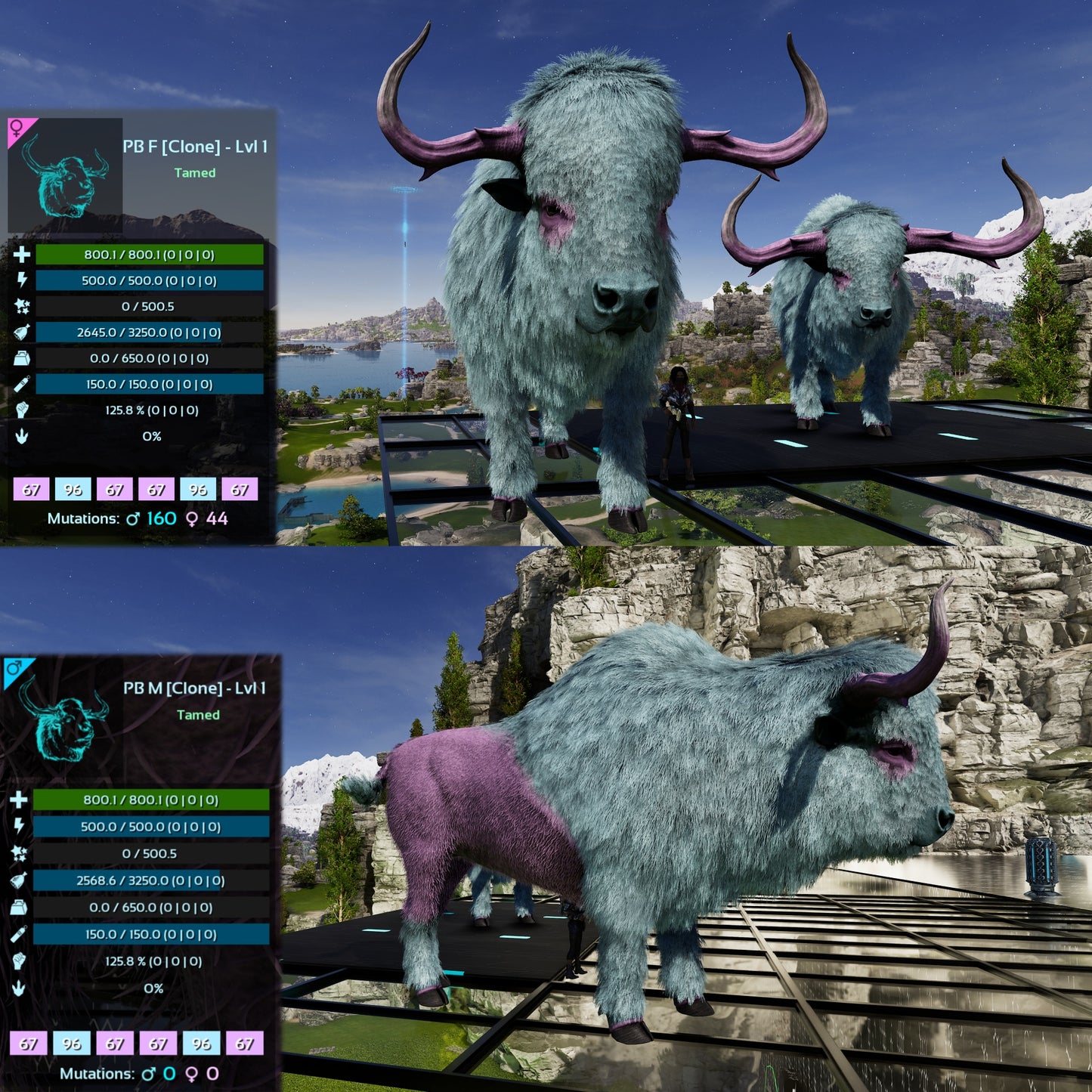Click the blue male gender corner icon
The height and width of the screenshot is (1092, 1092).
14,668
